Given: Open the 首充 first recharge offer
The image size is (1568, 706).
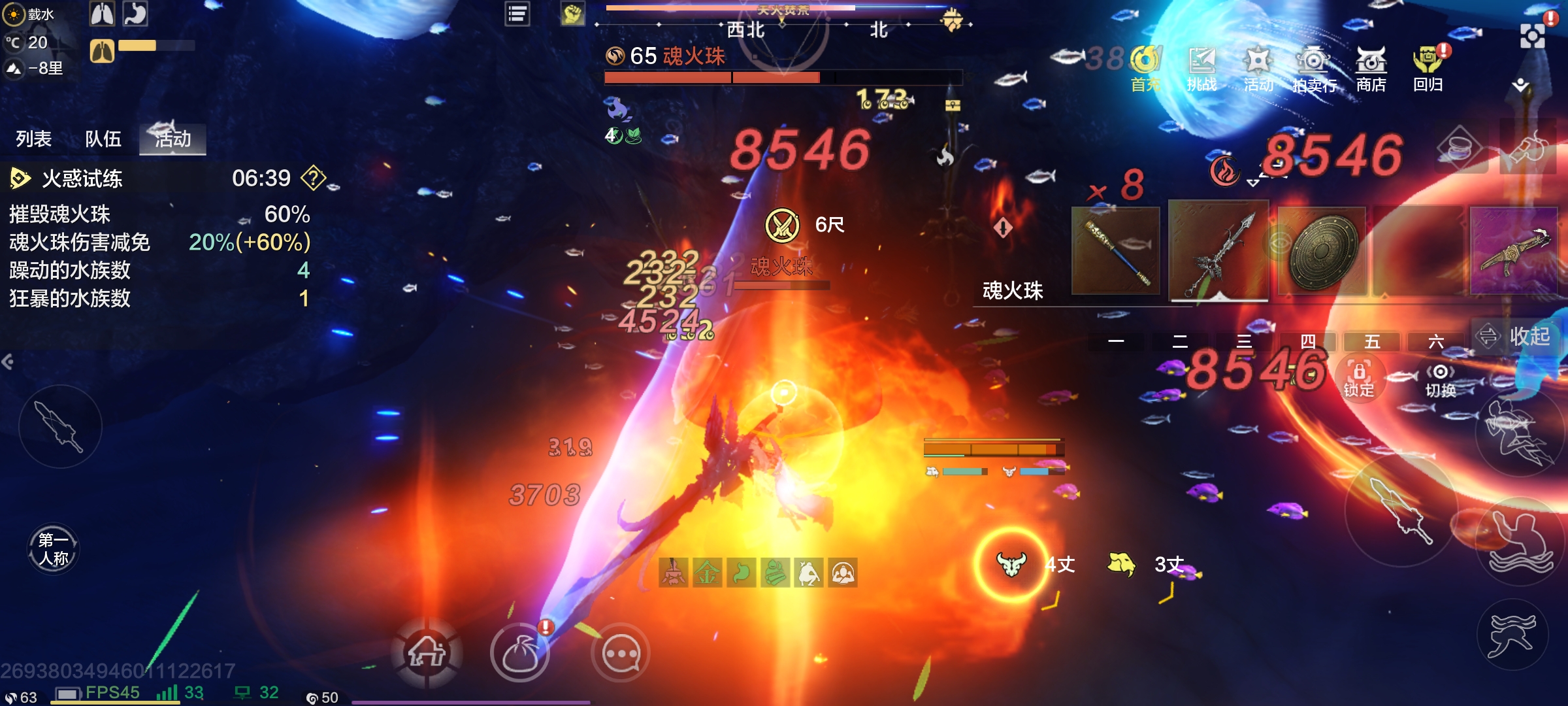Looking at the screenshot, I should [1146, 67].
